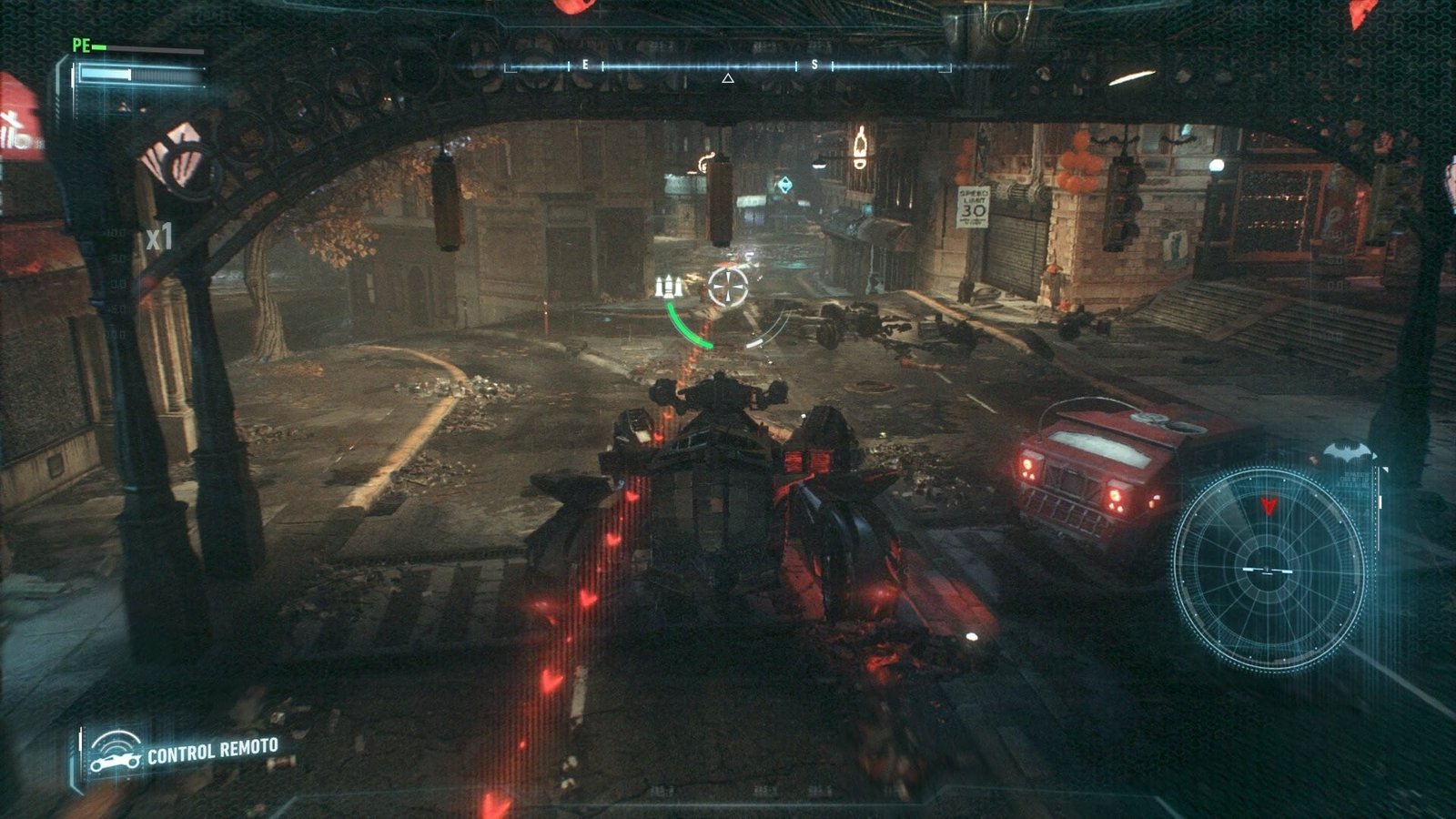Click the compass strip's center triangle marker
The width and height of the screenshot is (1456, 819).
click(727, 79)
